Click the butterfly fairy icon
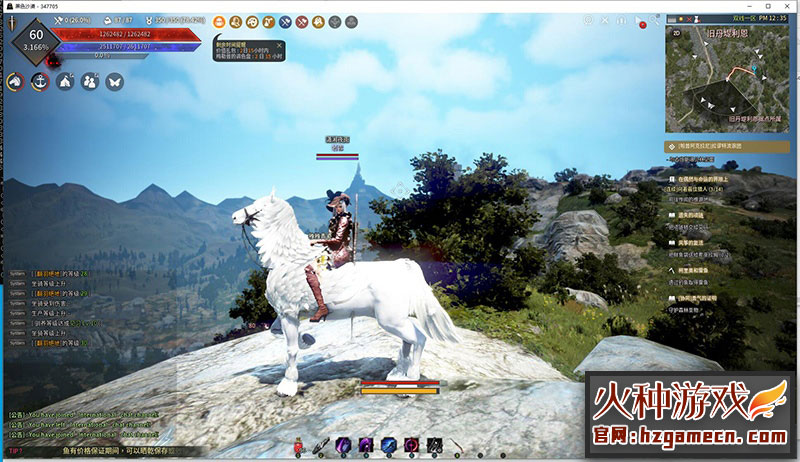Image resolution: width=800 pixels, height=462 pixels. pos(114,82)
